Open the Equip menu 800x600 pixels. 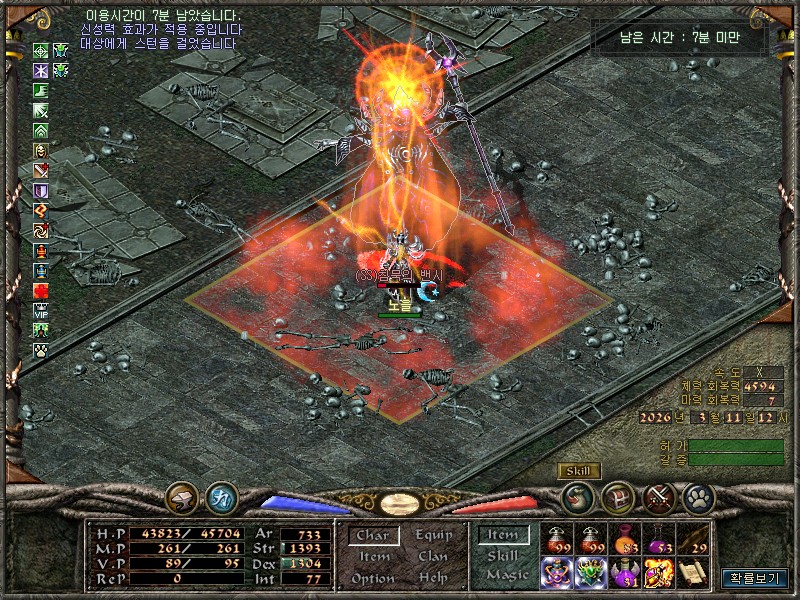(x=434, y=535)
